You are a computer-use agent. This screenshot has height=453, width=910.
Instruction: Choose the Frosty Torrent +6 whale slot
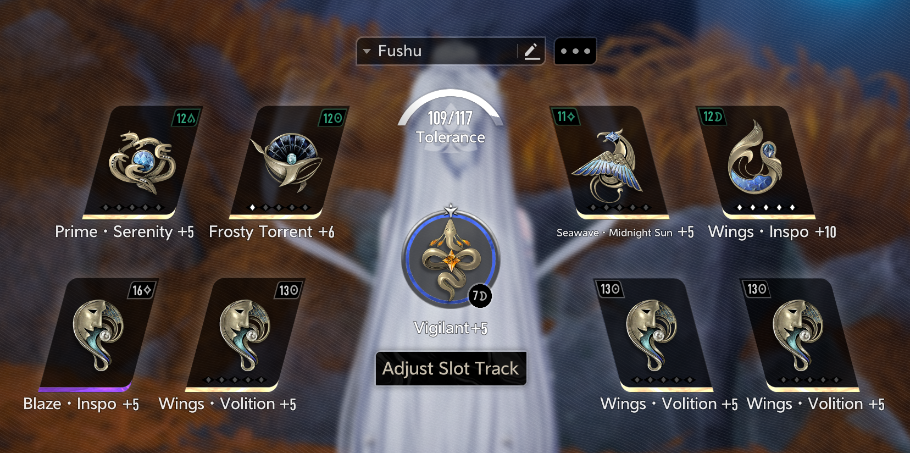pyautogui.click(x=291, y=161)
